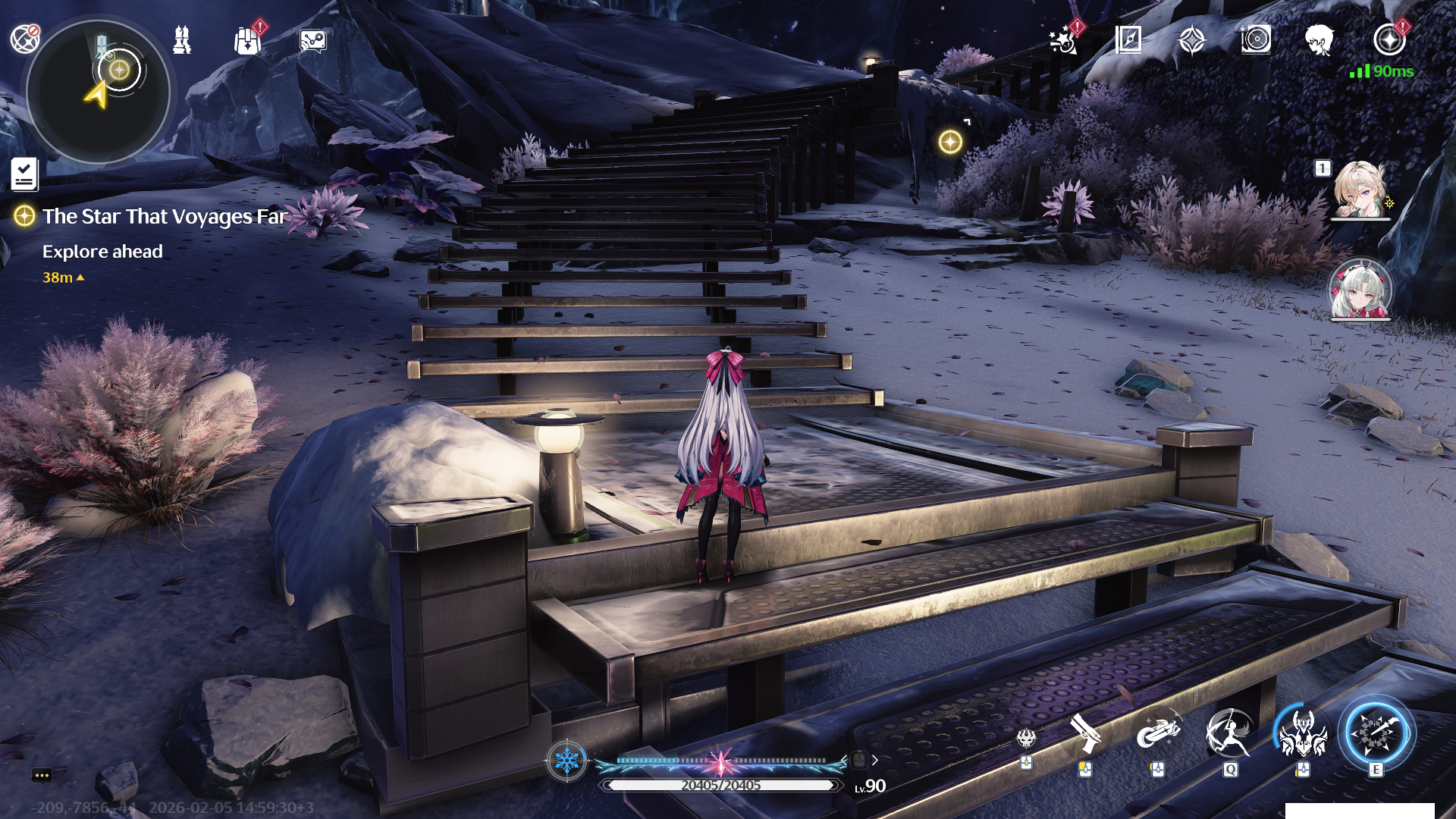Open the backpack inventory
Screen dimensions: 1456x819
click(x=247, y=40)
